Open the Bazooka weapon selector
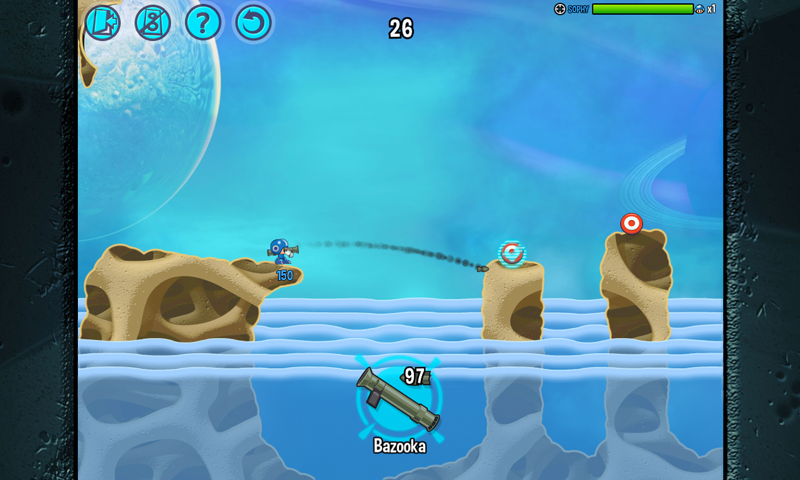This screenshot has width=800, height=480. coord(399,400)
